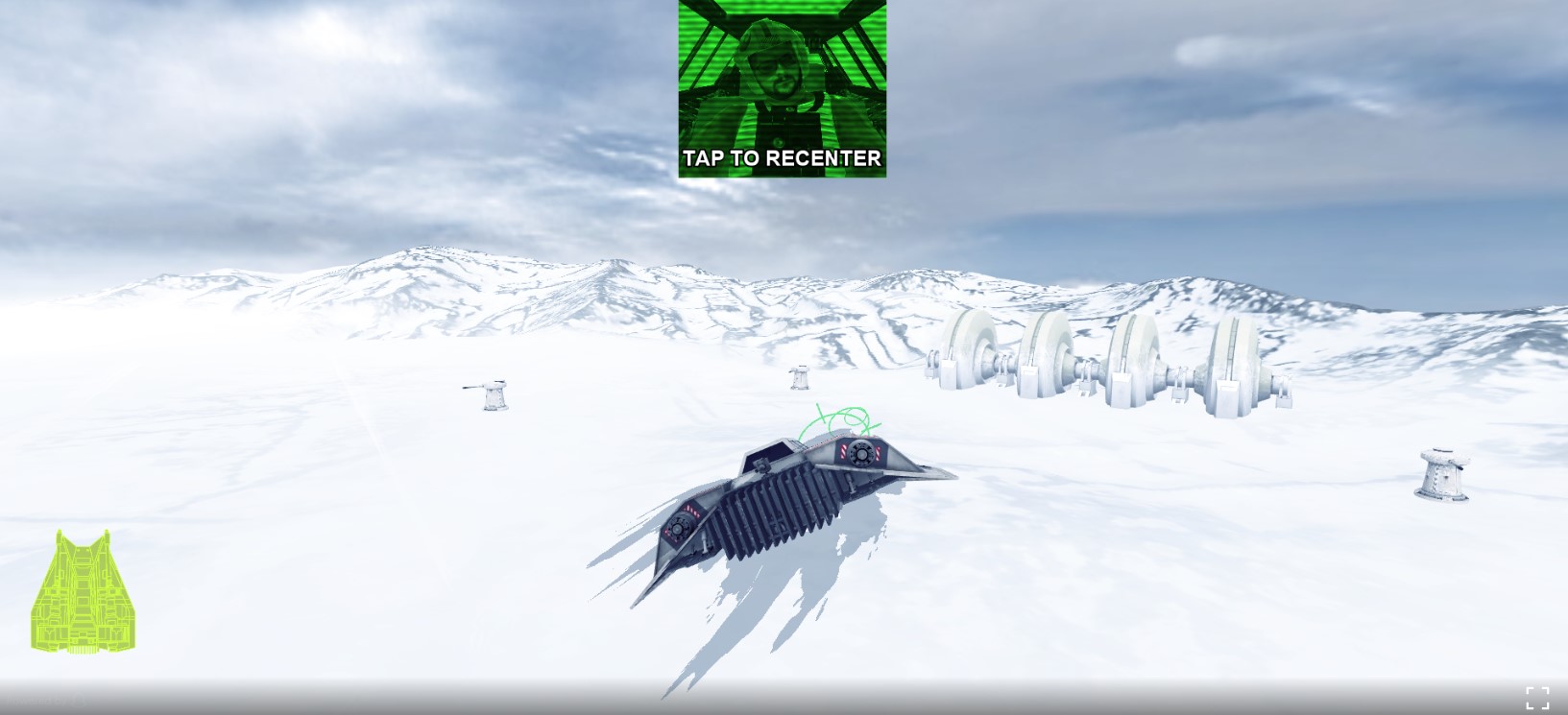Select the green snowspeeder wireframe icon
Image resolution: width=1568 pixels, height=715 pixels.
pyautogui.click(x=84, y=592)
